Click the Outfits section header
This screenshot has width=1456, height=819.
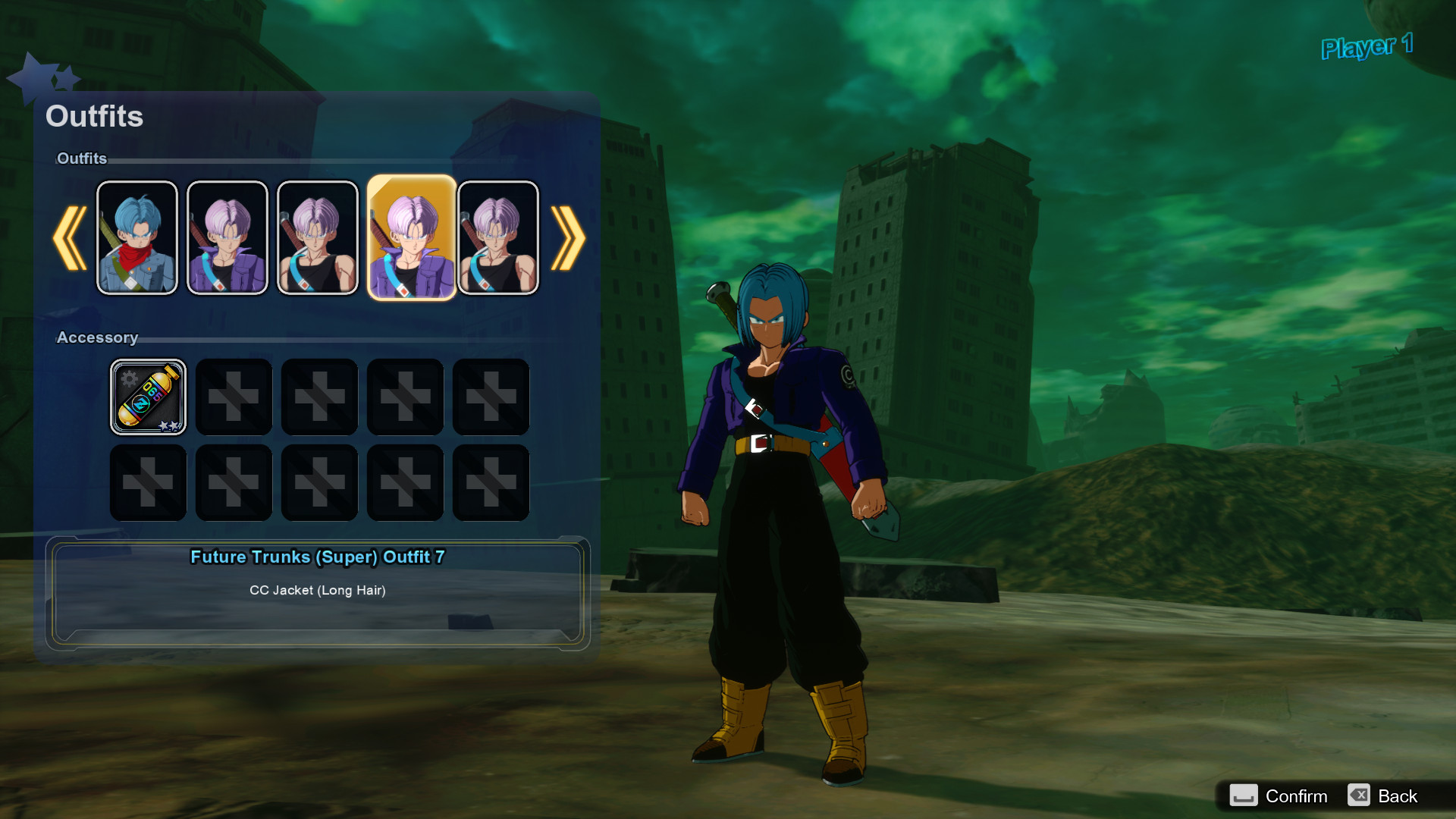point(82,158)
